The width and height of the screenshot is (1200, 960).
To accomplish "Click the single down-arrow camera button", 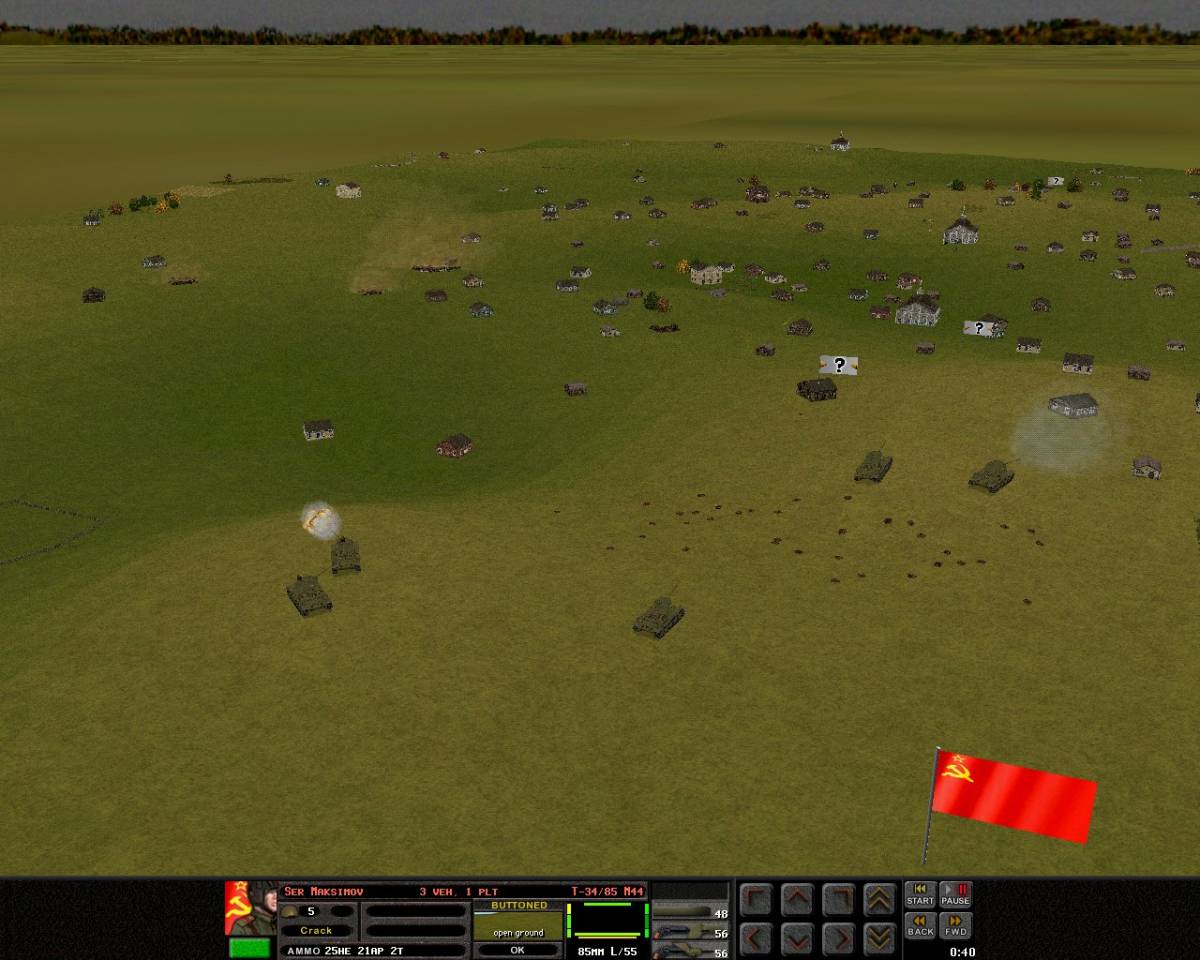I will click(x=797, y=938).
